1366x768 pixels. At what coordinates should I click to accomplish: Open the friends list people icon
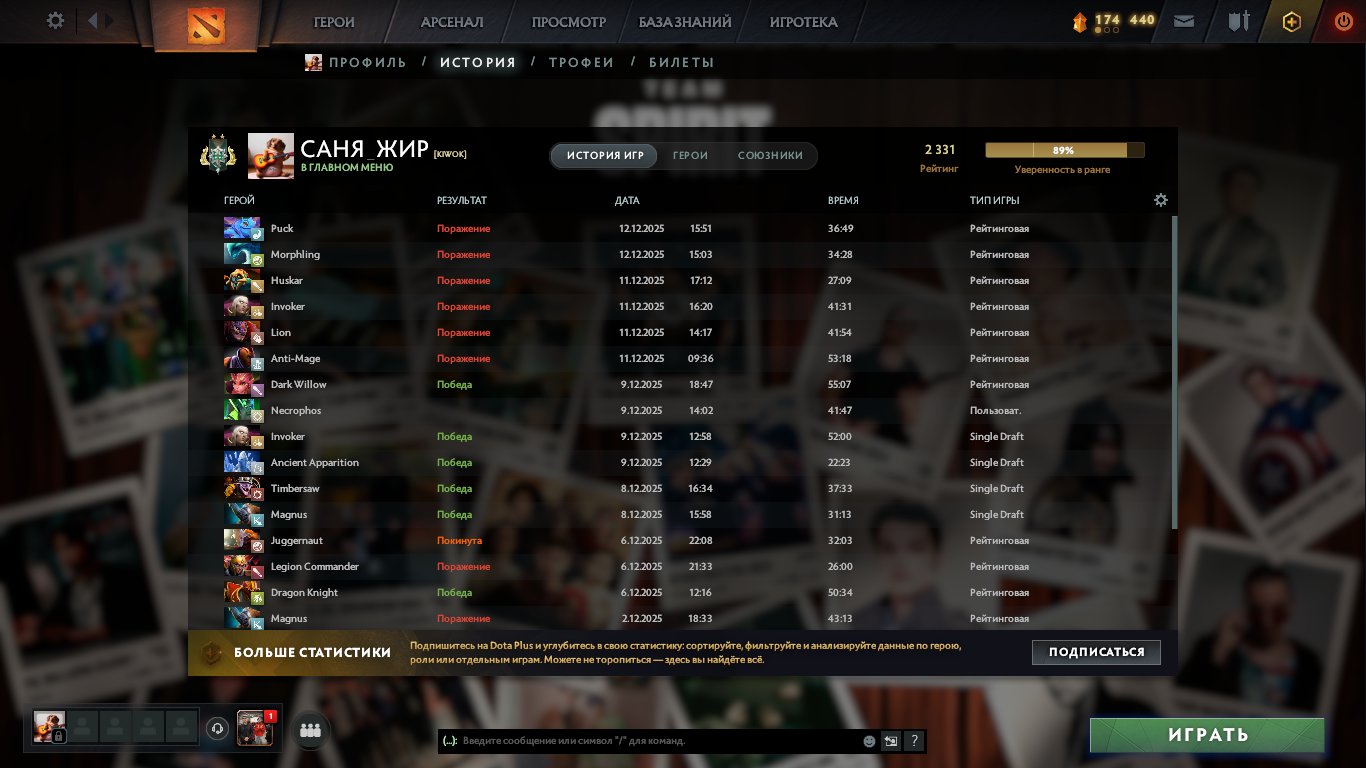(x=310, y=730)
